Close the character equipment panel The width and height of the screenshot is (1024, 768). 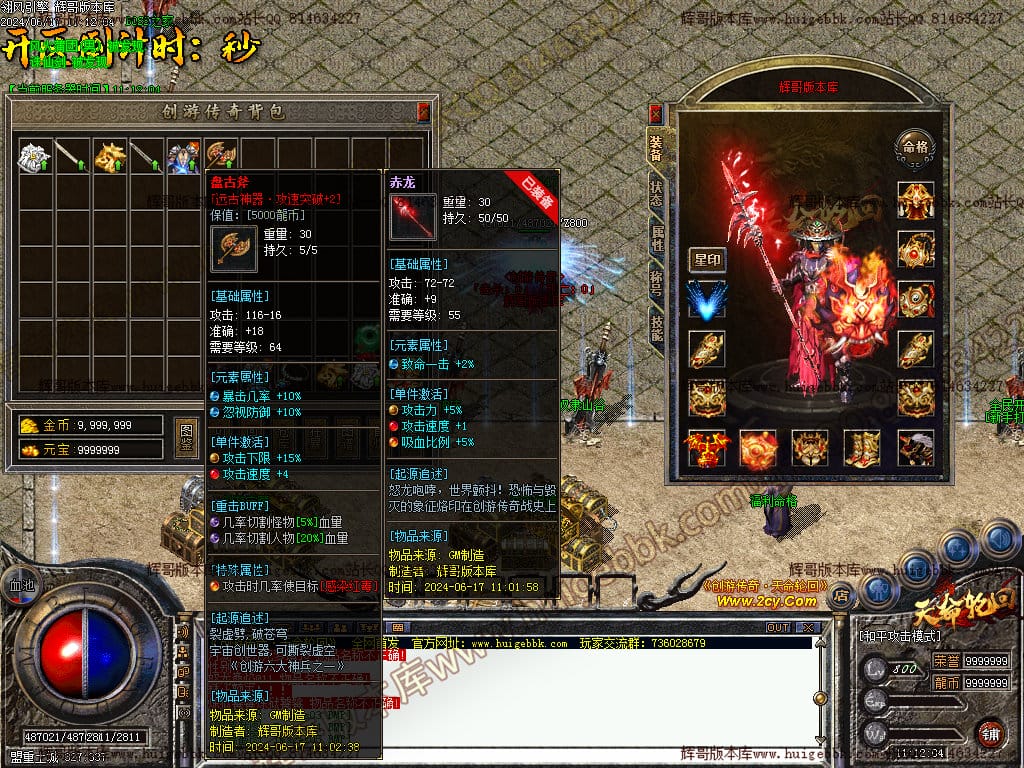click(655, 113)
